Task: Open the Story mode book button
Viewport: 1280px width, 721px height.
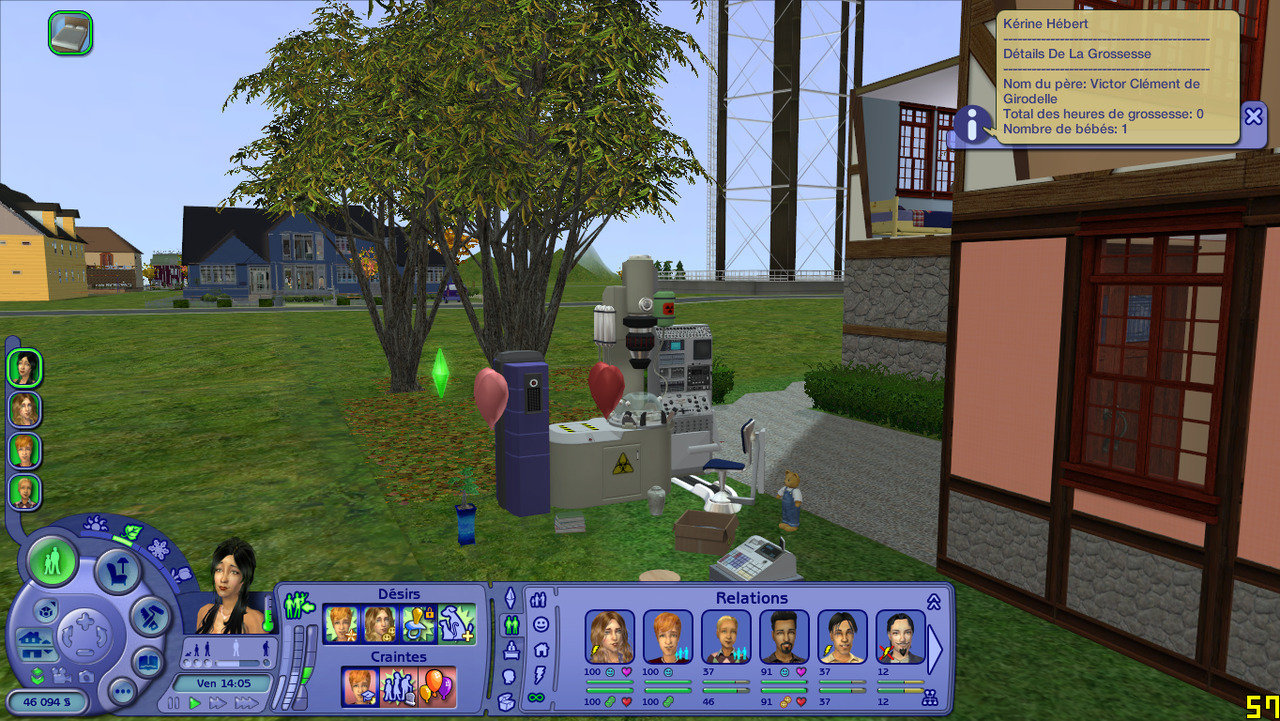Action: [148, 662]
